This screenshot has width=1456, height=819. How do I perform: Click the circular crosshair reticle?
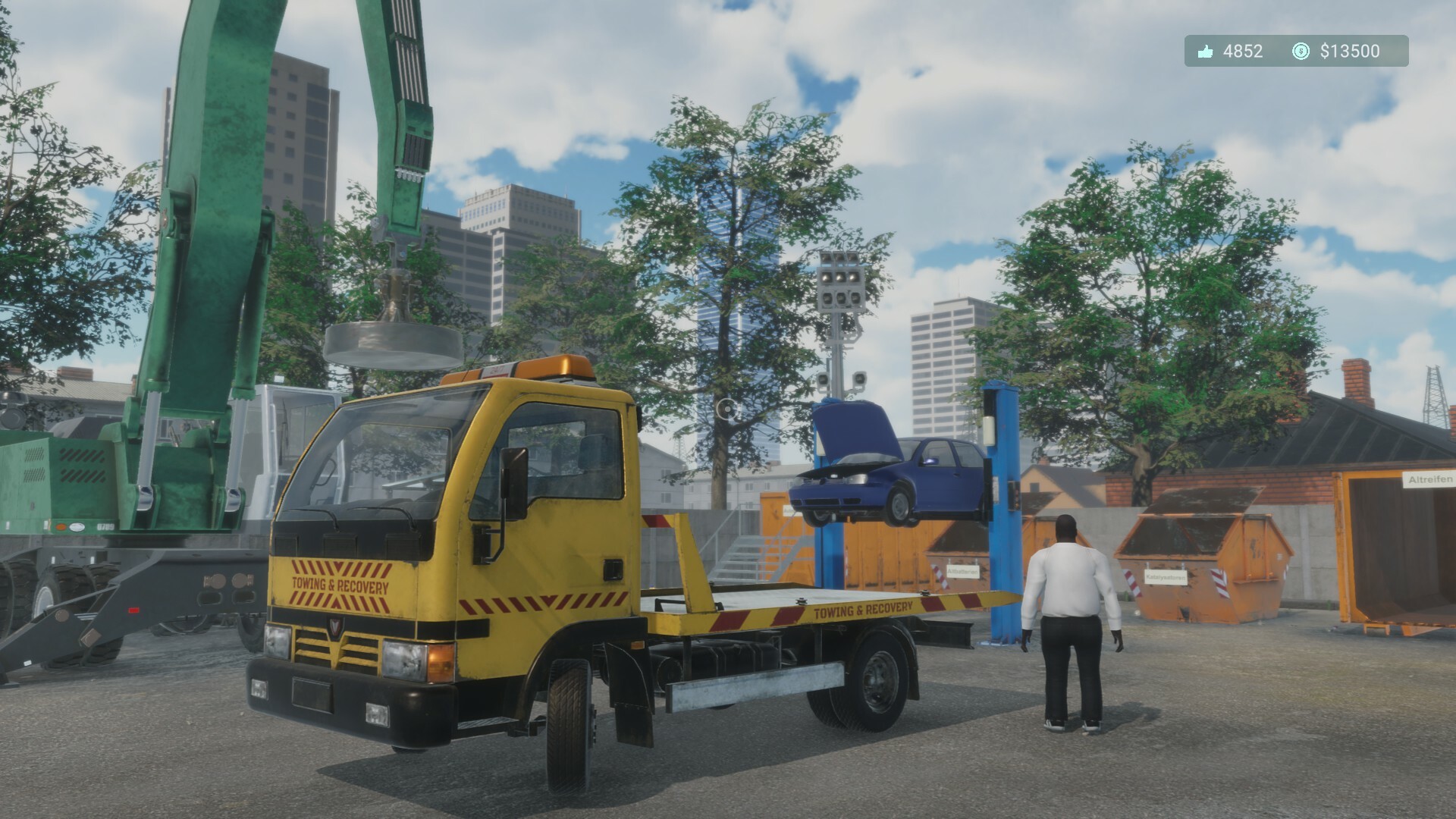(x=726, y=411)
